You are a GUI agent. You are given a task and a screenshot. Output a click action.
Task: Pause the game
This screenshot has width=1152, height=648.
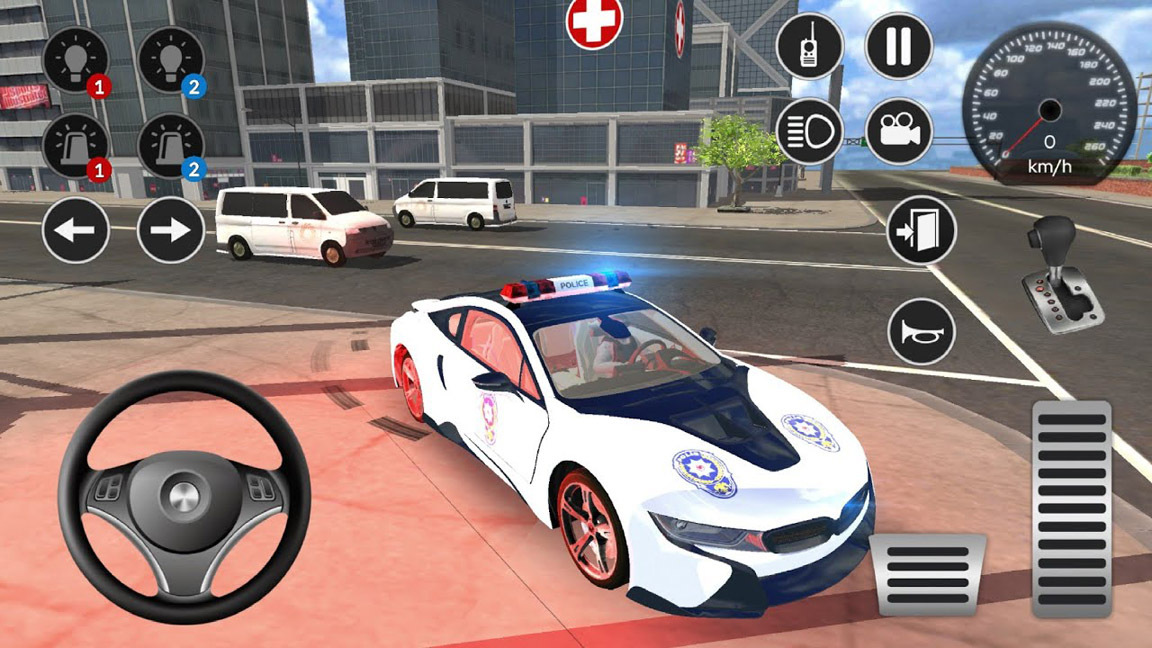(x=898, y=46)
